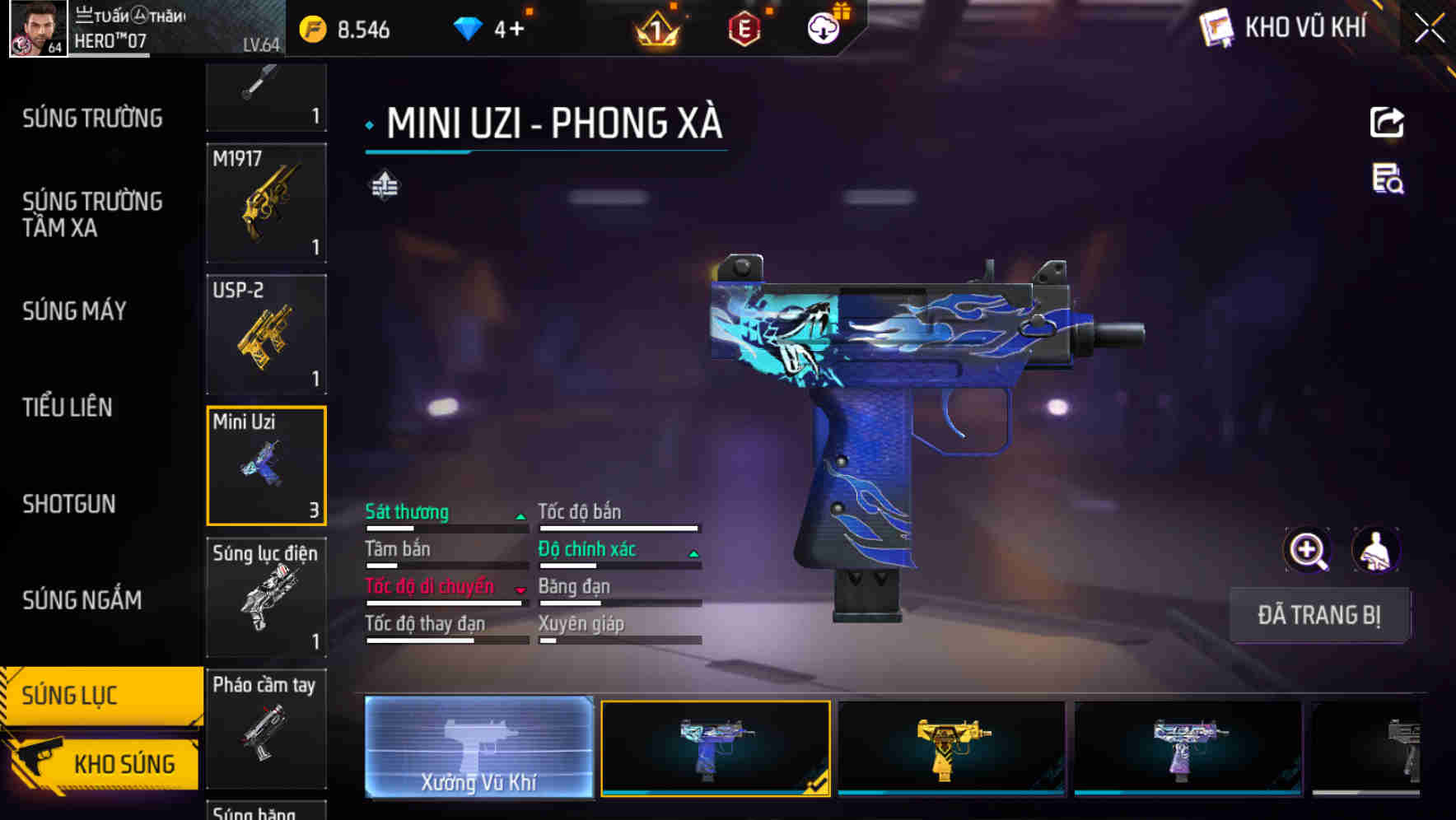1456x820 pixels.
Task: Open the TIỂU LIÊN category
Action: click(x=68, y=407)
